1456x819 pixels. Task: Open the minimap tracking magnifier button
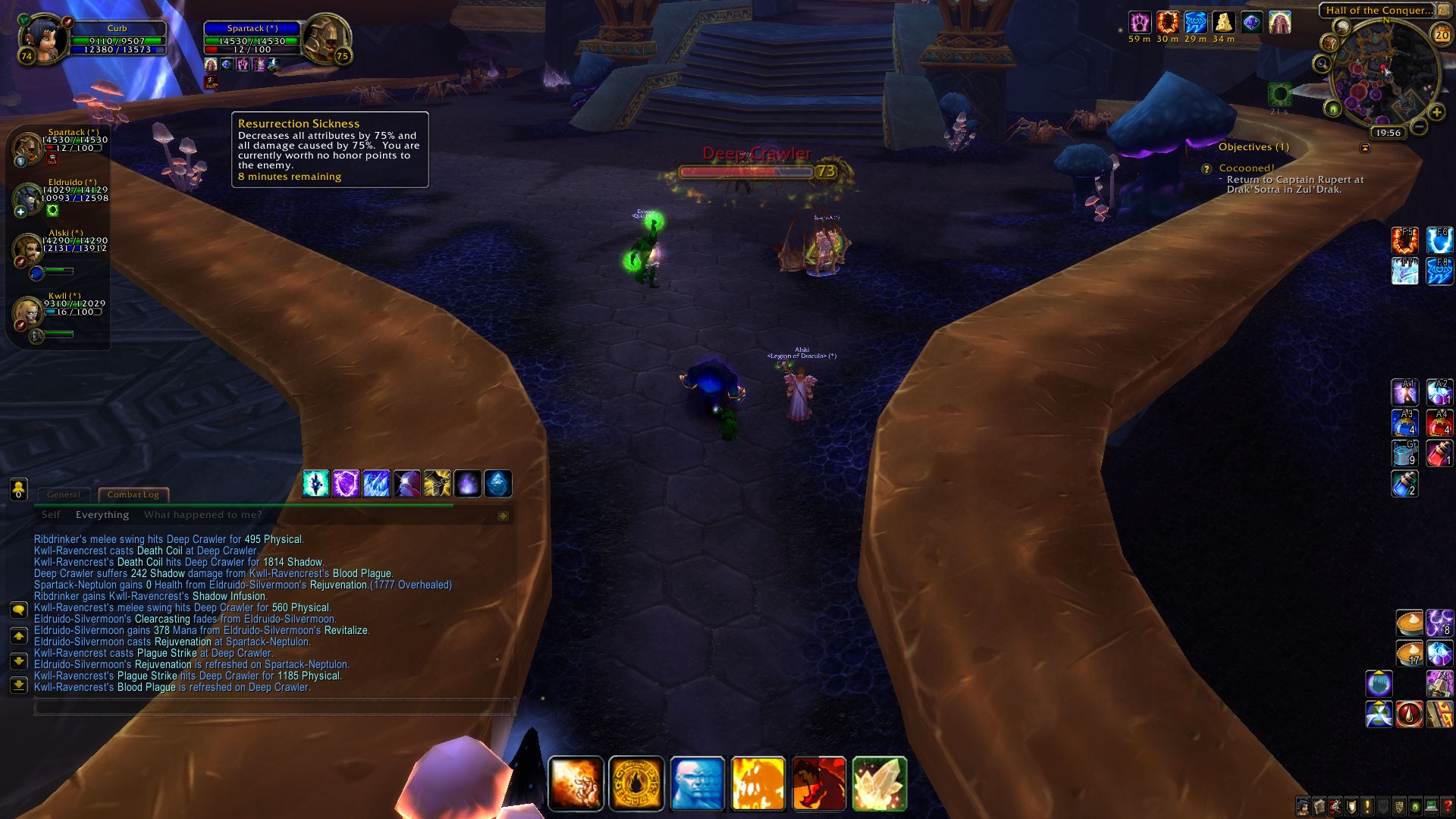(1323, 64)
